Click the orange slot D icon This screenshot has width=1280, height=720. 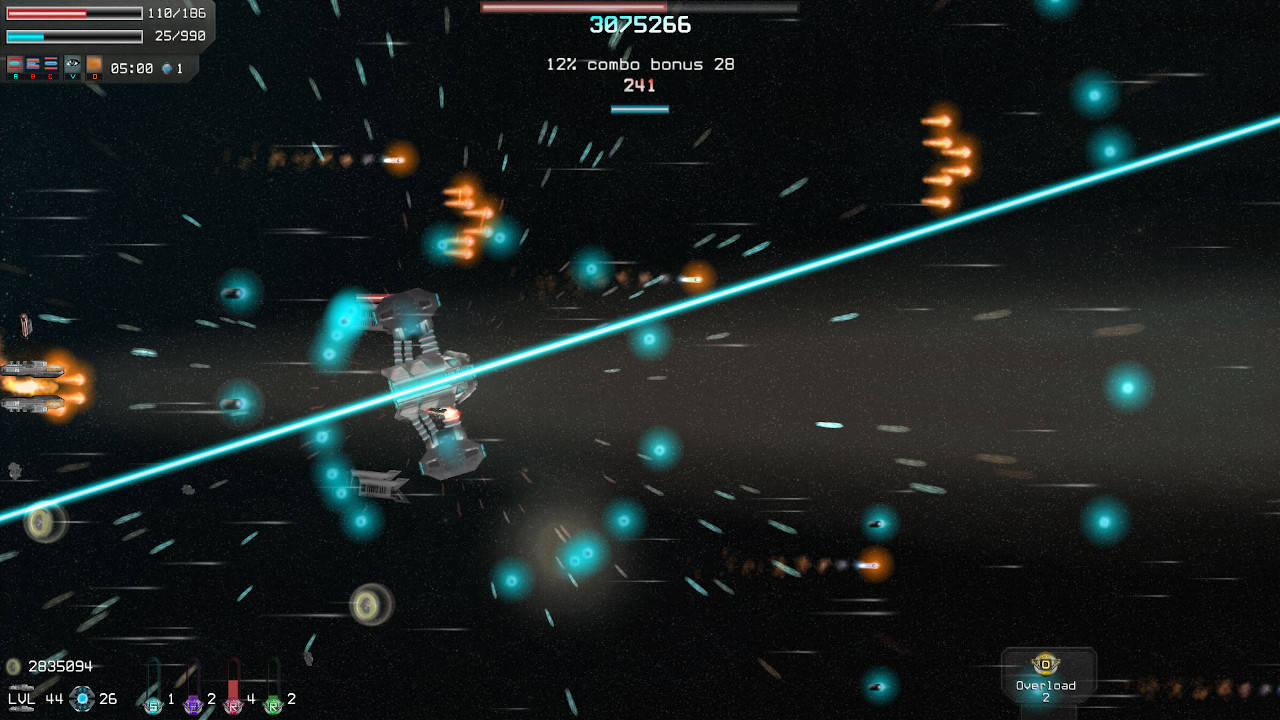click(94, 63)
